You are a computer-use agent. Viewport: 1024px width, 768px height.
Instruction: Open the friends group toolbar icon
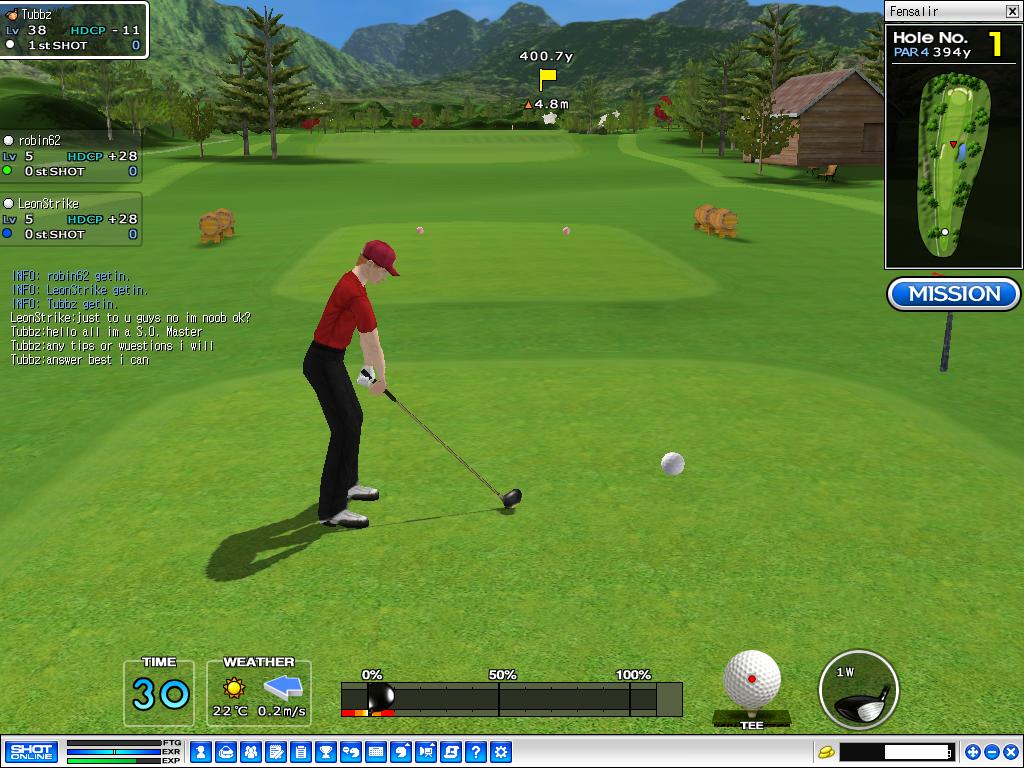tap(251, 752)
